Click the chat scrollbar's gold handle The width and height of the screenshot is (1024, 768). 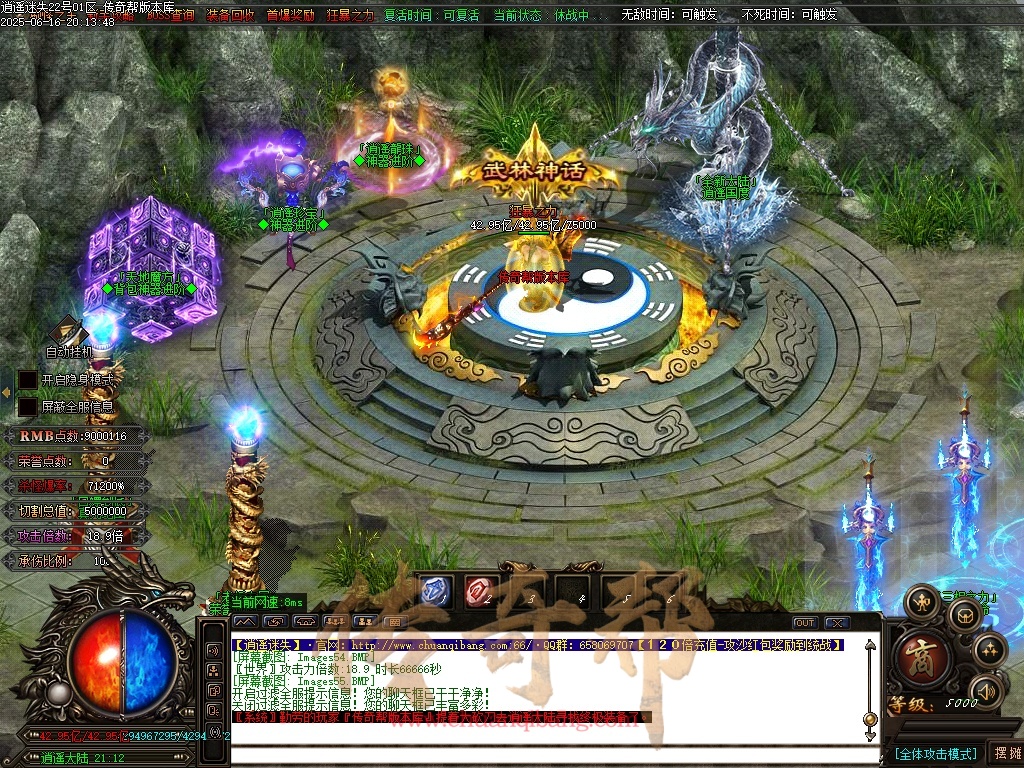pos(870,719)
